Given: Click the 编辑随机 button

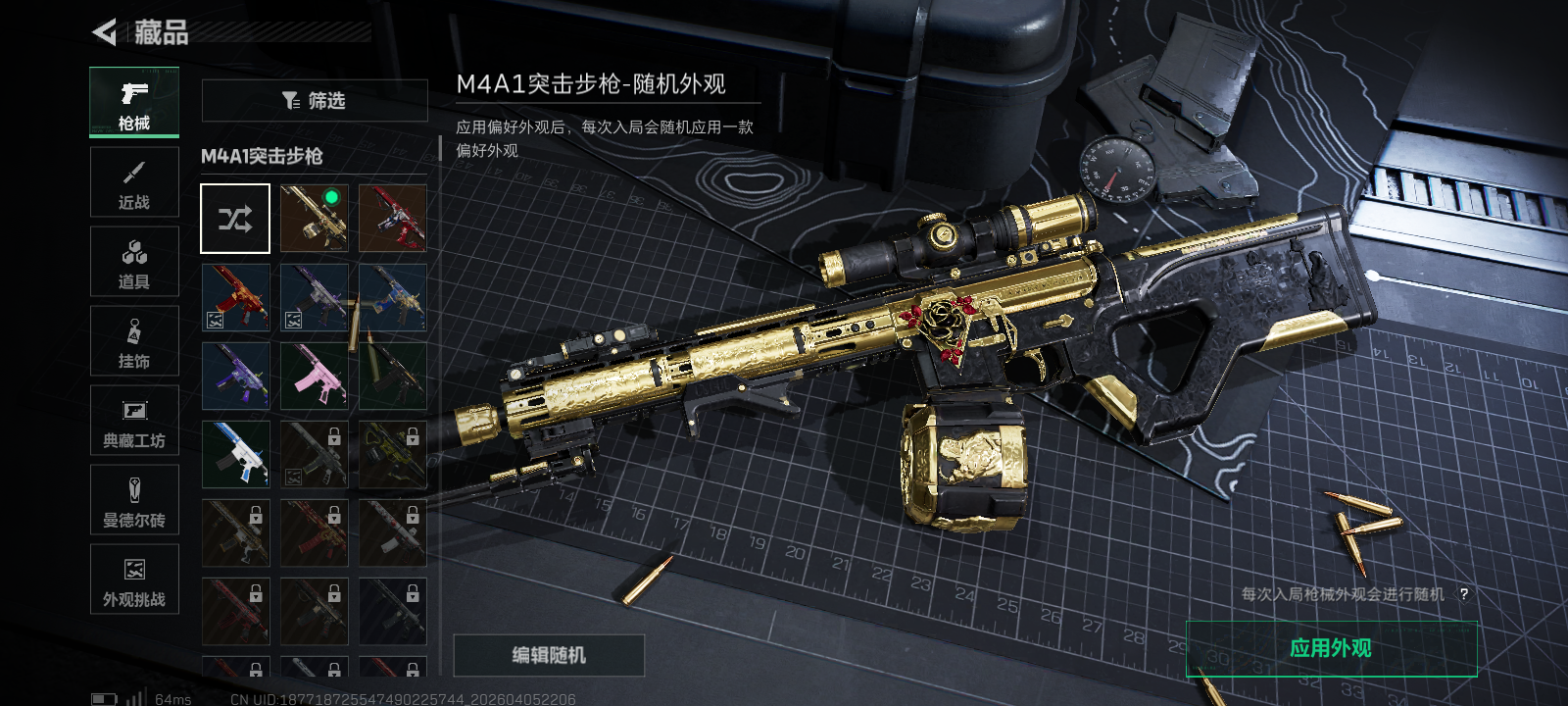Looking at the screenshot, I should [x=549, y=655].
